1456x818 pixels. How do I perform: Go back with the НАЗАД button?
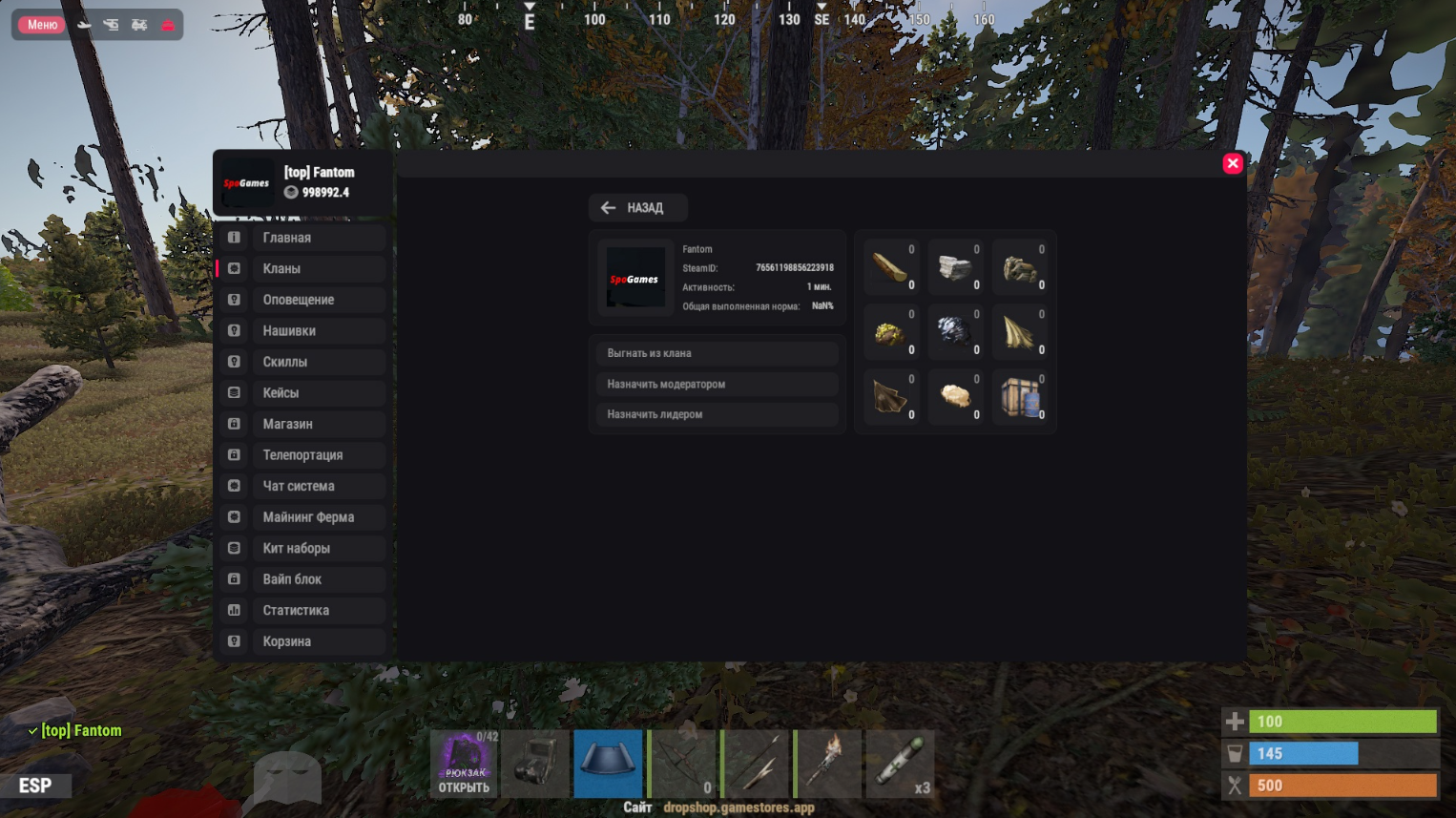pyautogui.click(x=637, y=207)
